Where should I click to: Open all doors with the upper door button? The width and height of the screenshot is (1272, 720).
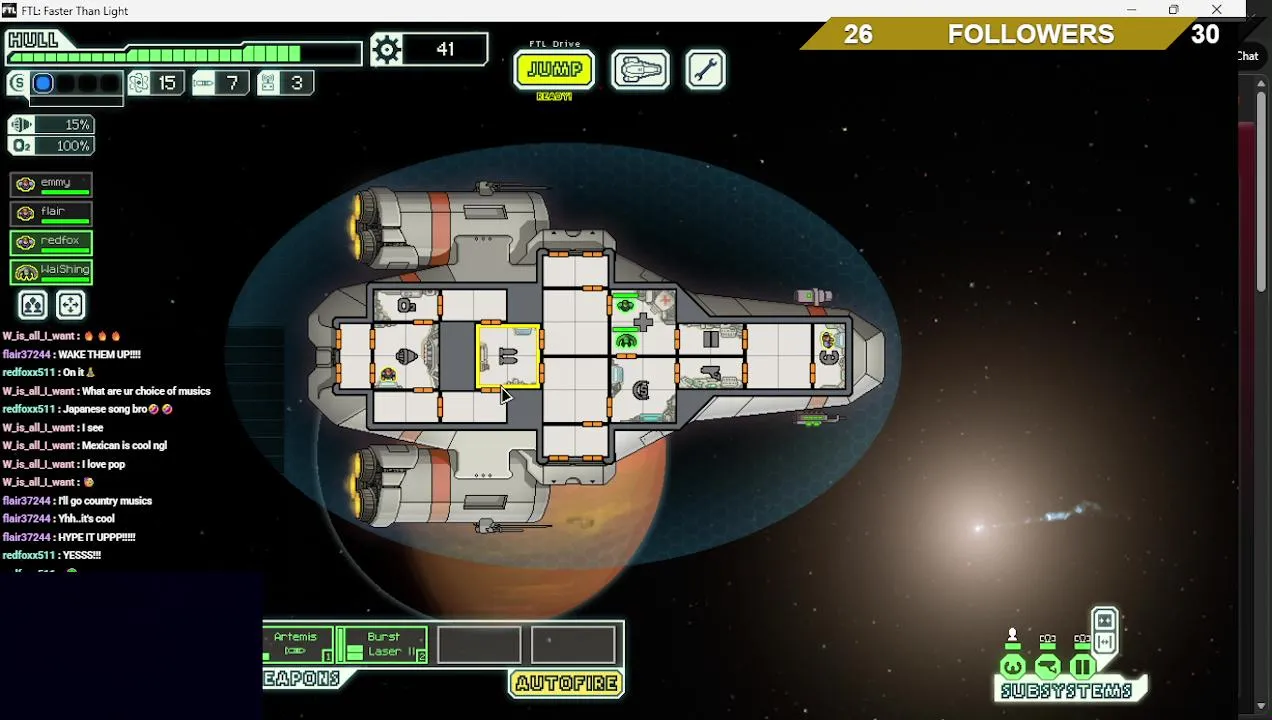click(1104, 620)
